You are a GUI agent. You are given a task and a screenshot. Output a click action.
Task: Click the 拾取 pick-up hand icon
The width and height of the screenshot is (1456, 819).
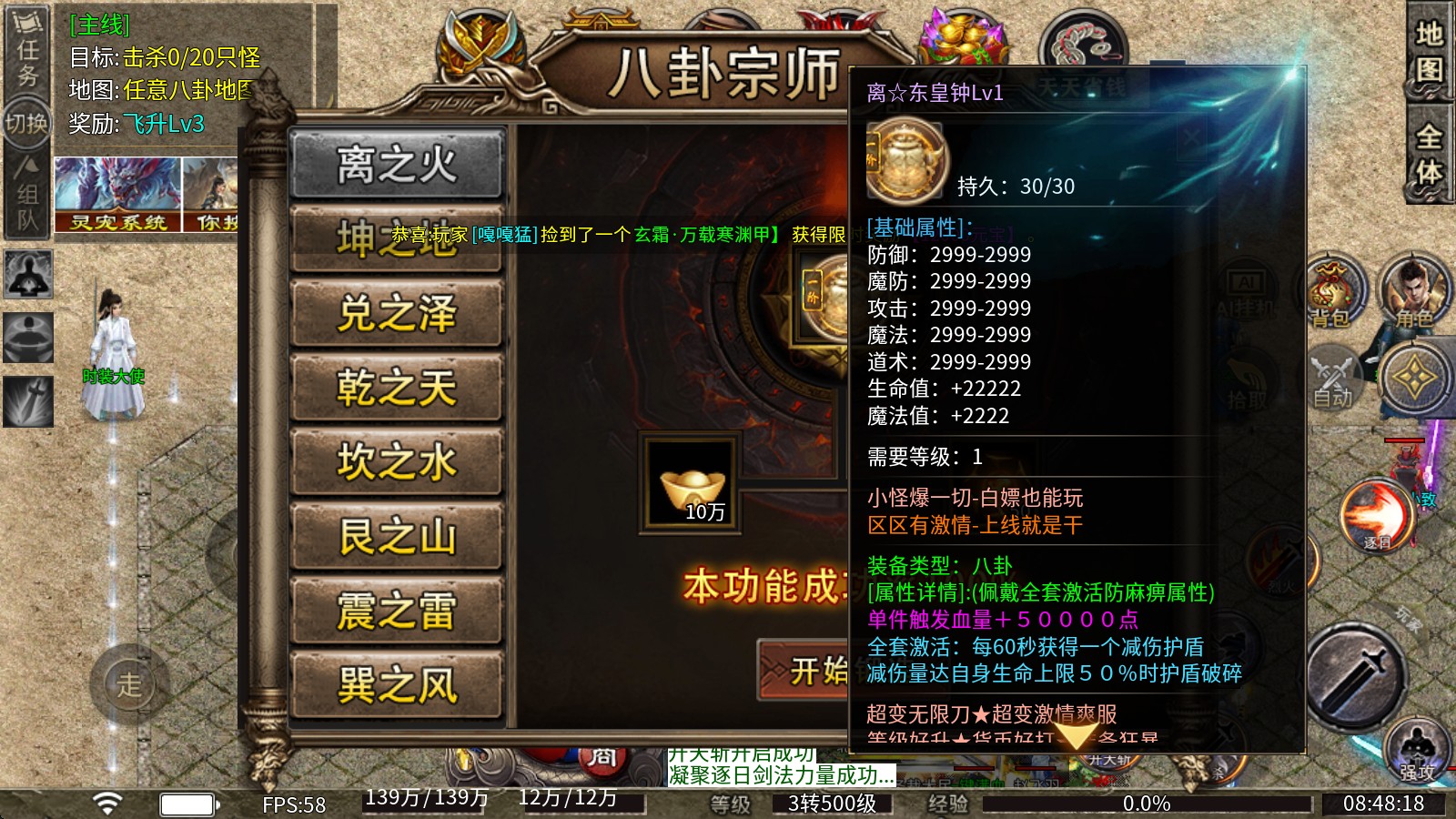1245,382
